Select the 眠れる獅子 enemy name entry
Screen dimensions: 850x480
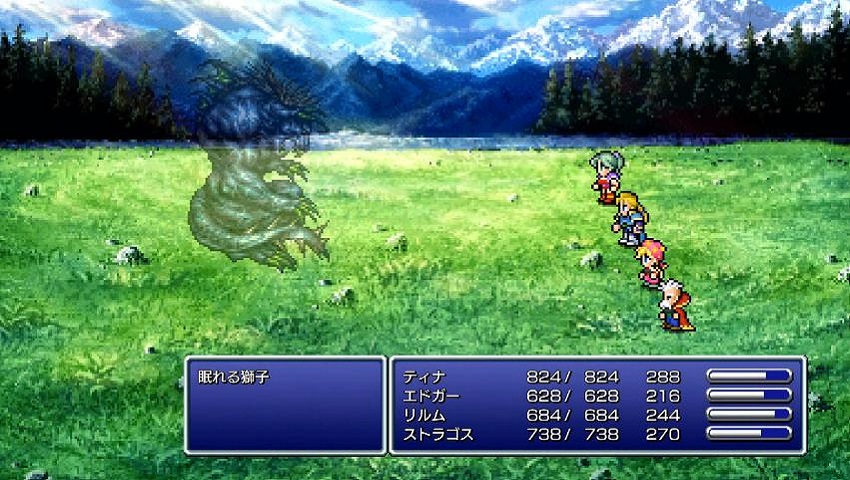pos(243,377)
